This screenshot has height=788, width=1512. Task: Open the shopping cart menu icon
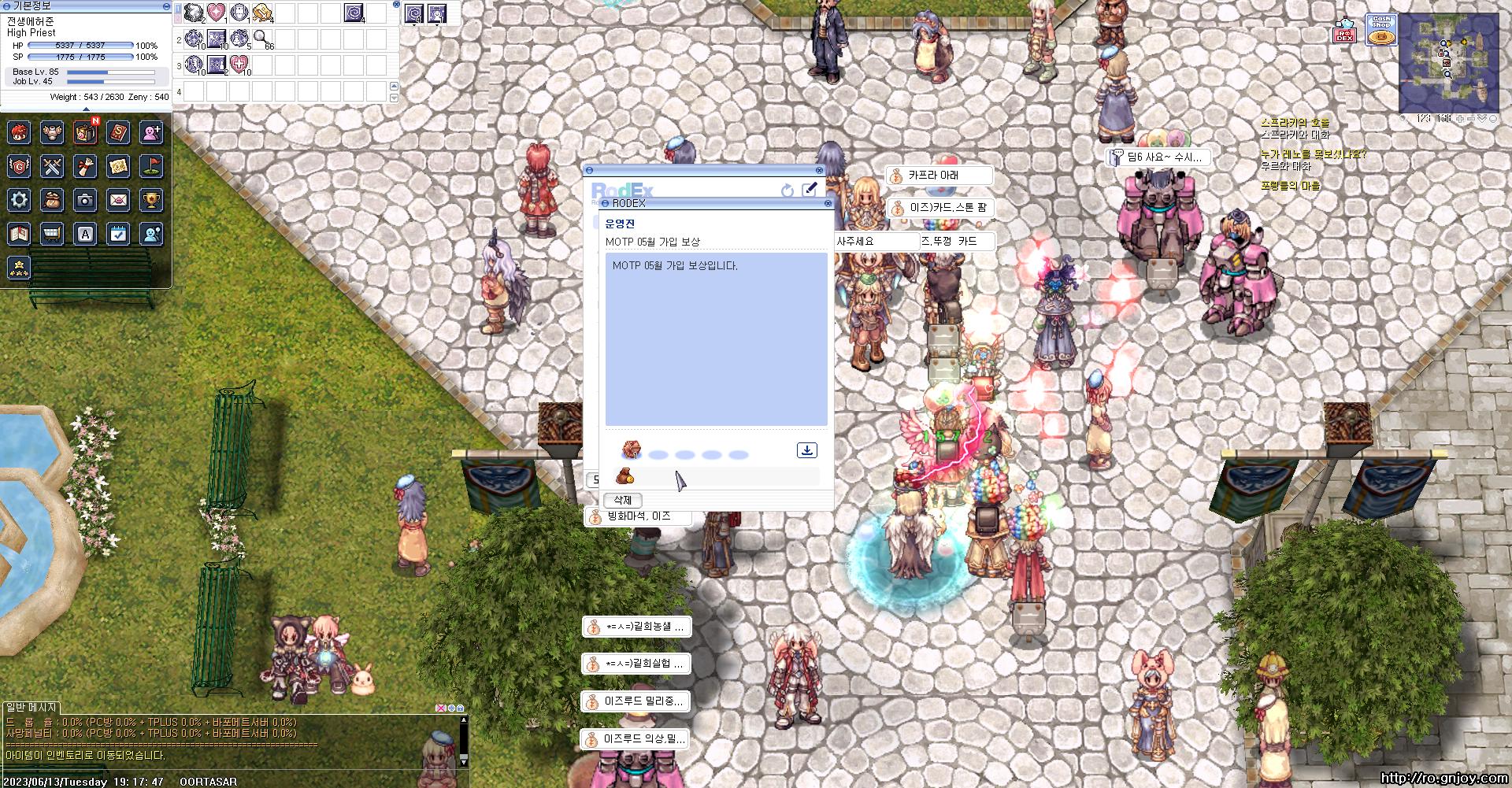[x=52, y=234]
